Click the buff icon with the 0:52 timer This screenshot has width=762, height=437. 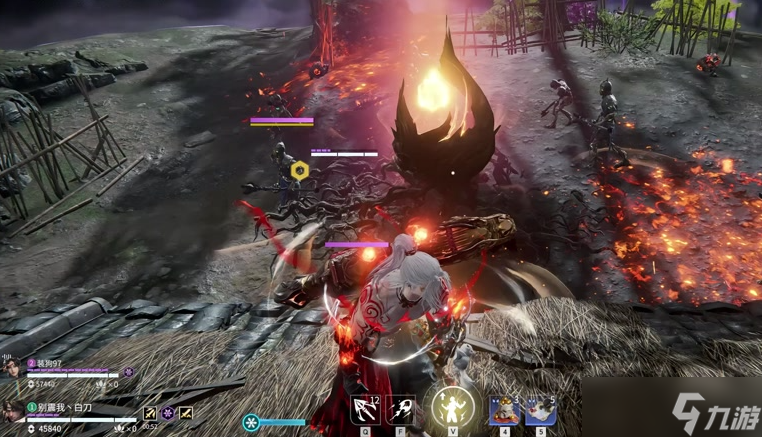pyautogui.click(x=150, y=413)
